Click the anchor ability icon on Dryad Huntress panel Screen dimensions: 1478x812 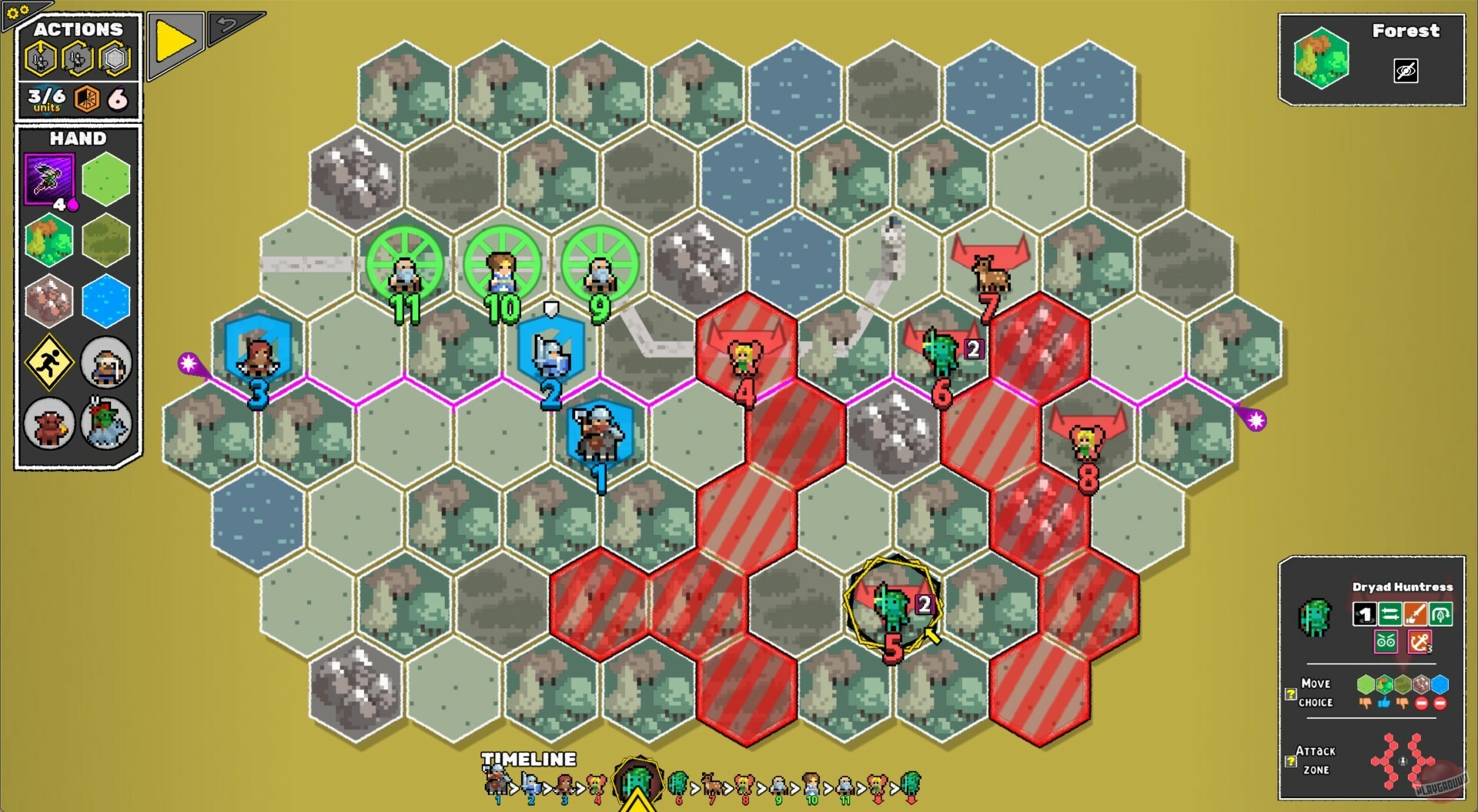pyautogui.click(x=1419, y=642)
